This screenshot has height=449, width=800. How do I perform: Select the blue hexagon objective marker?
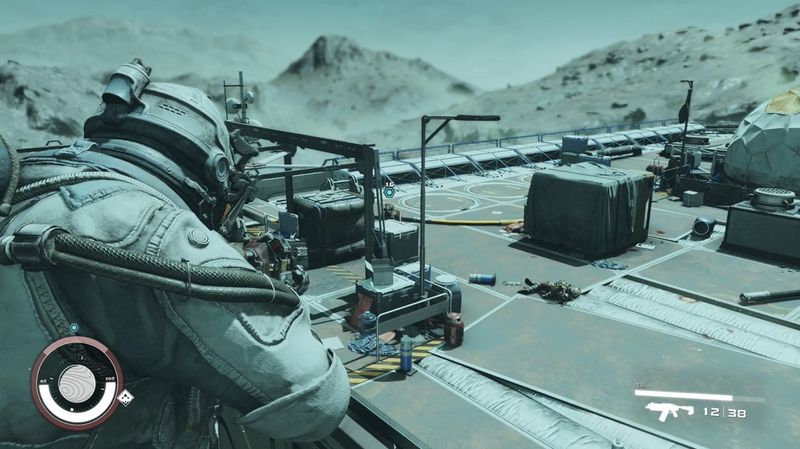390,190
